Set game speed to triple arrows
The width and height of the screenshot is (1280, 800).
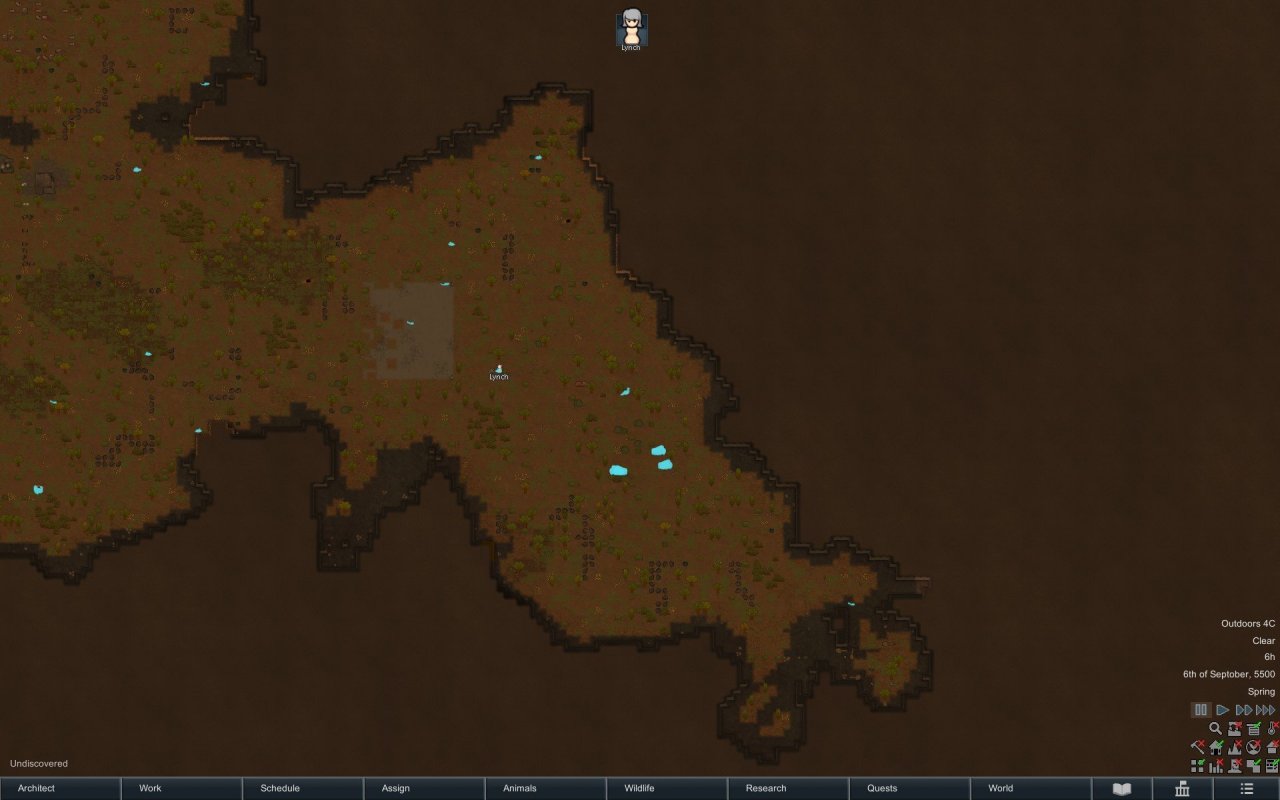tap(1266, 710)
